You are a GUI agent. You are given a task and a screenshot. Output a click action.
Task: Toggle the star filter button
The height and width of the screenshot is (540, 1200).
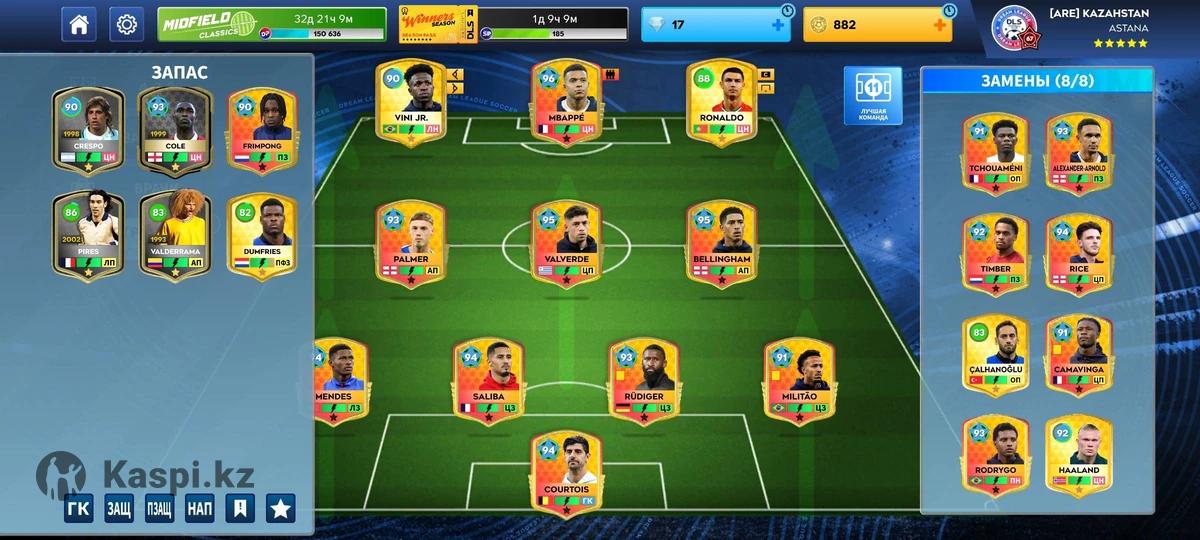click(280, 508)
